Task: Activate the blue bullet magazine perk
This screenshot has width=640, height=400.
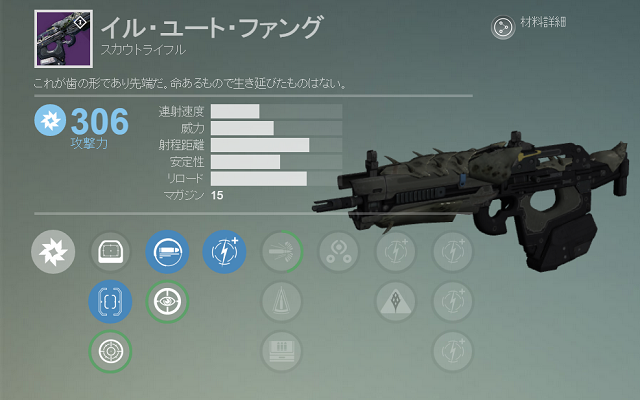Action: 166,252
